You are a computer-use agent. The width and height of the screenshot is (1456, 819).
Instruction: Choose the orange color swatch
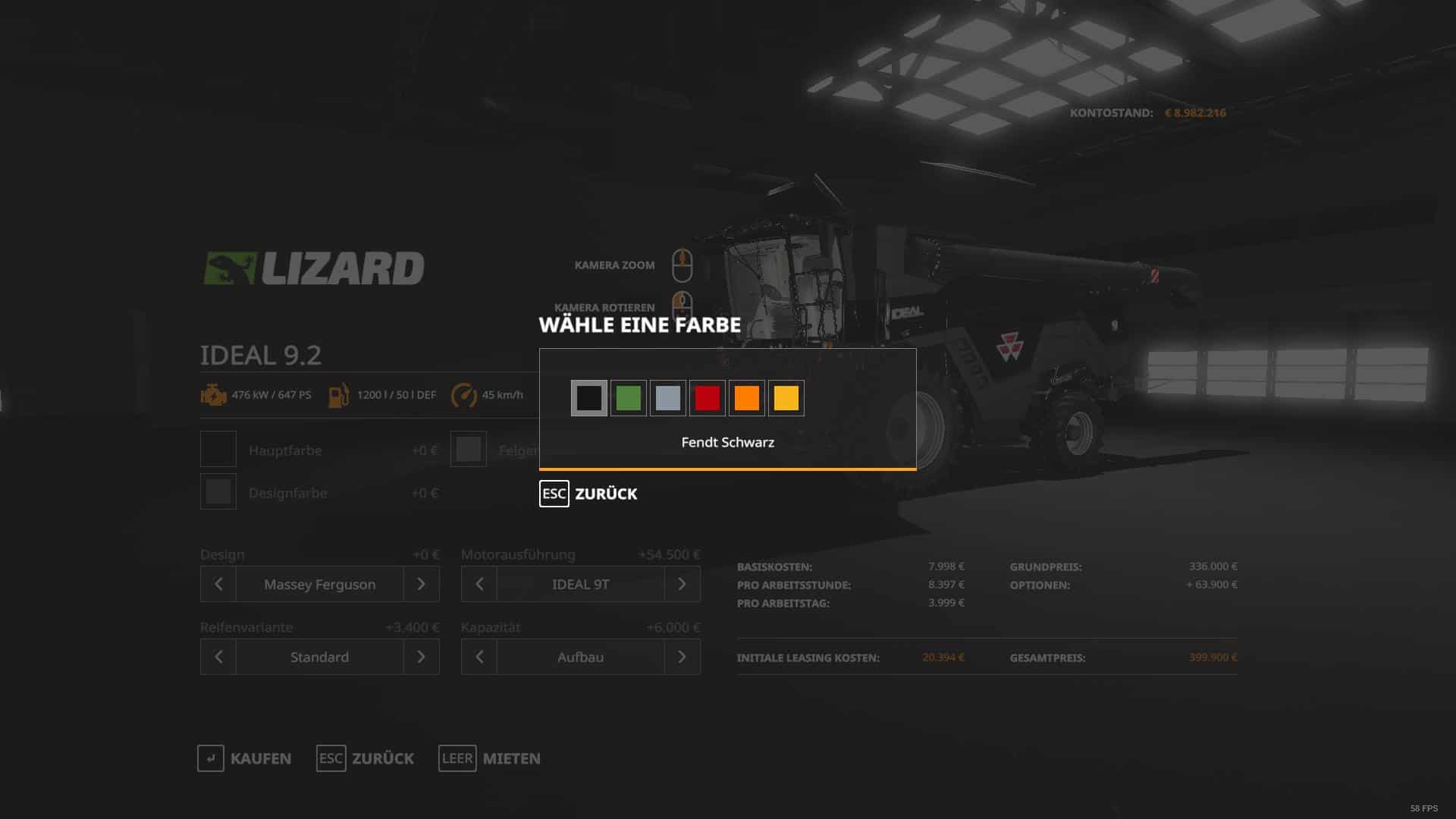pos(747,398)
